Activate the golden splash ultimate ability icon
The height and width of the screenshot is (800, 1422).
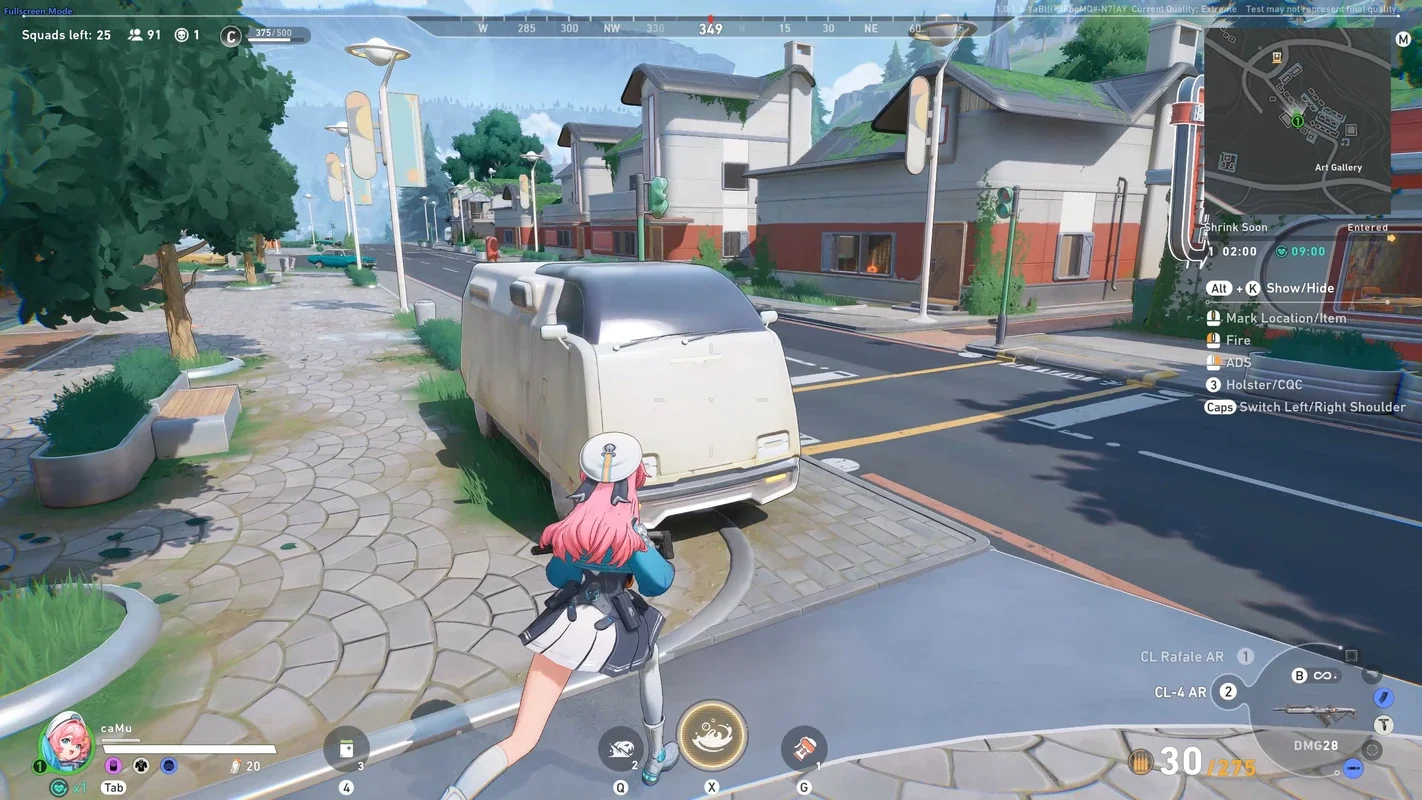click(712, 736)
